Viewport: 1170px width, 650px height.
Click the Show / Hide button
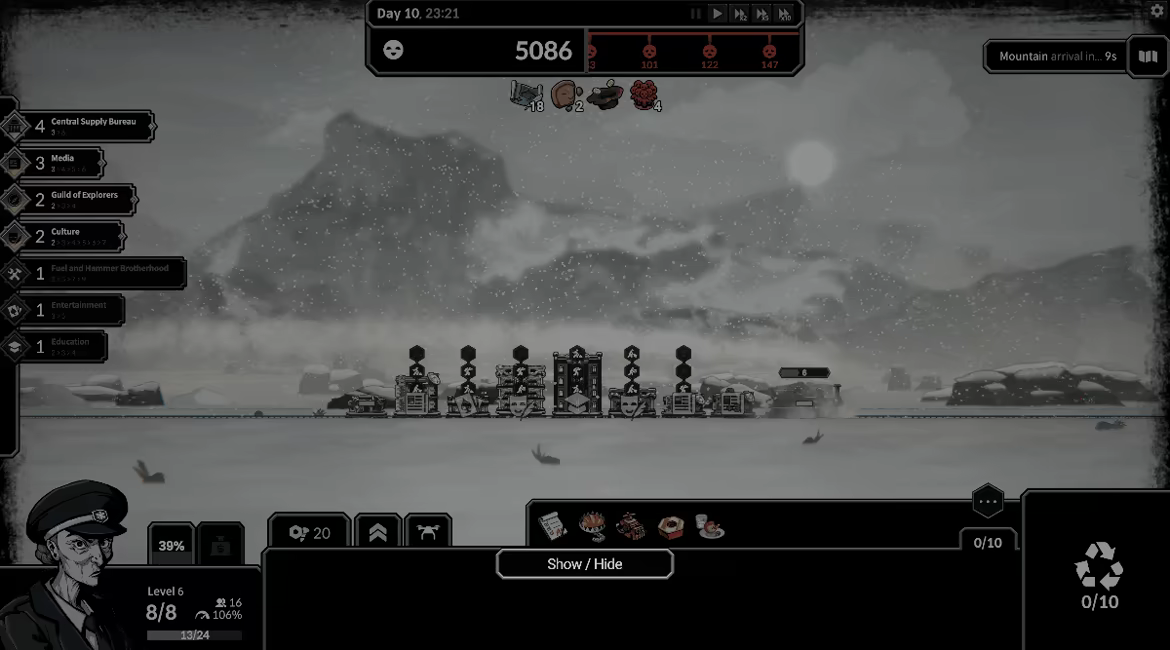pyautogui.click(x=584, y=564)
